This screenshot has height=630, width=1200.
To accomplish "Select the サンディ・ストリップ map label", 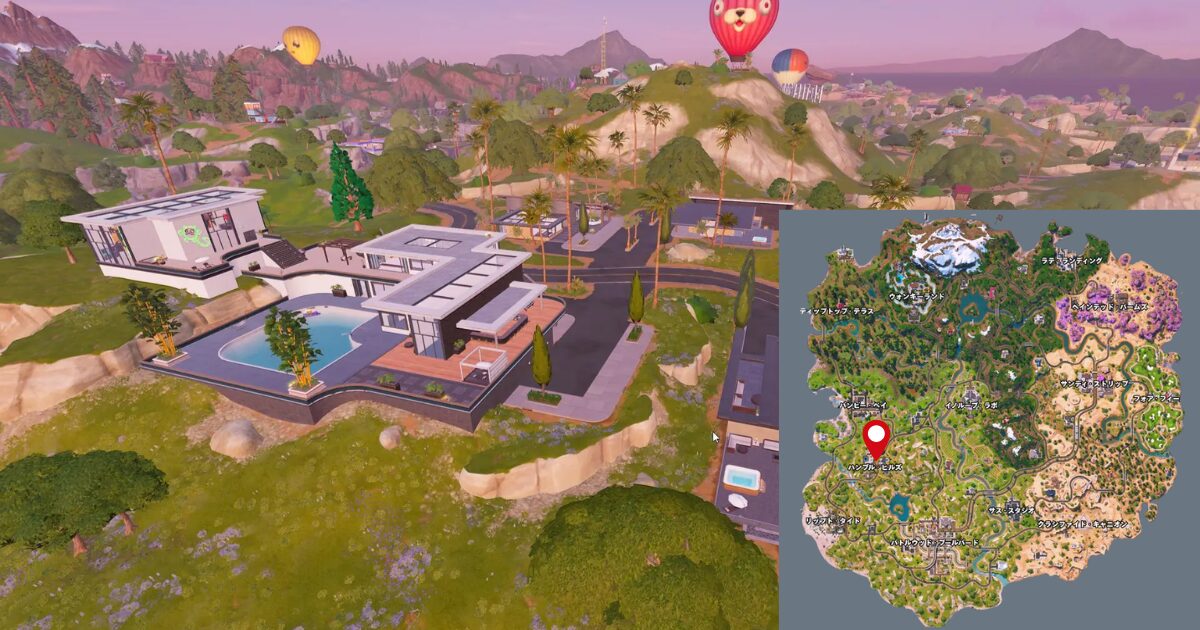I will pyautogui.click(x=1096, y=384).
